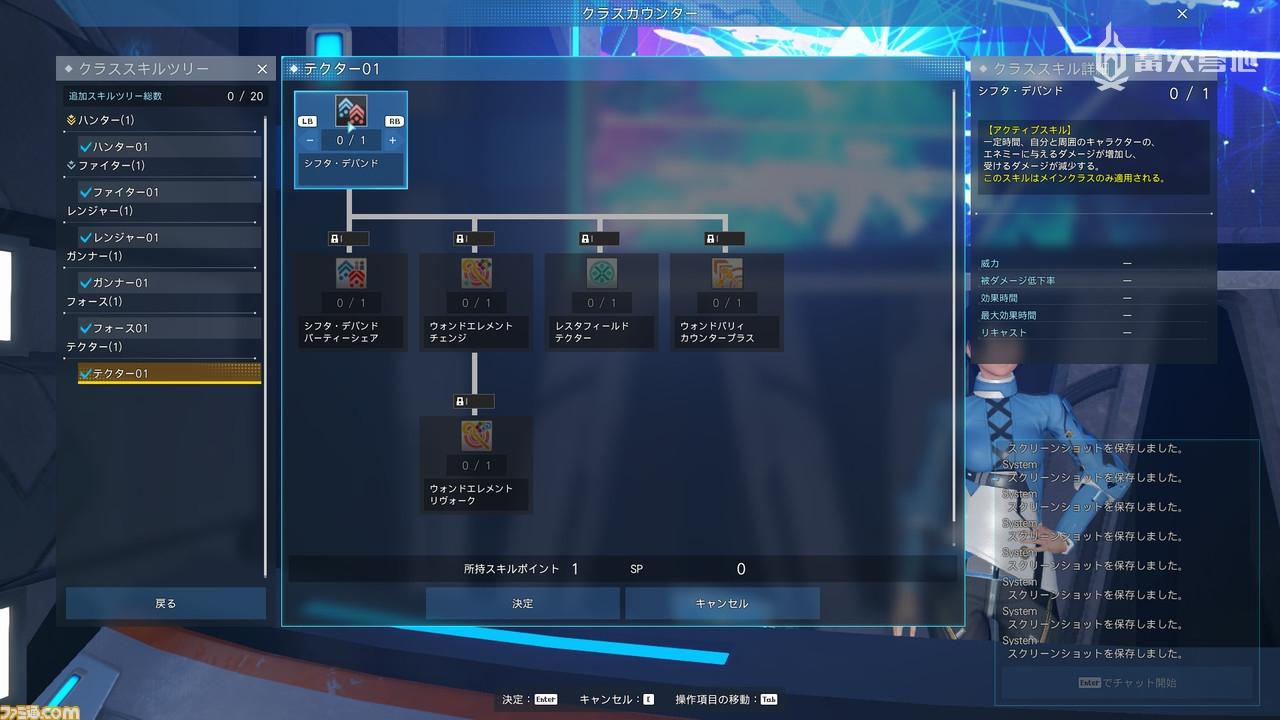1280x720 pixels.
Task: Switch to next tree with RB button
Action: click(x=392, y=120)
